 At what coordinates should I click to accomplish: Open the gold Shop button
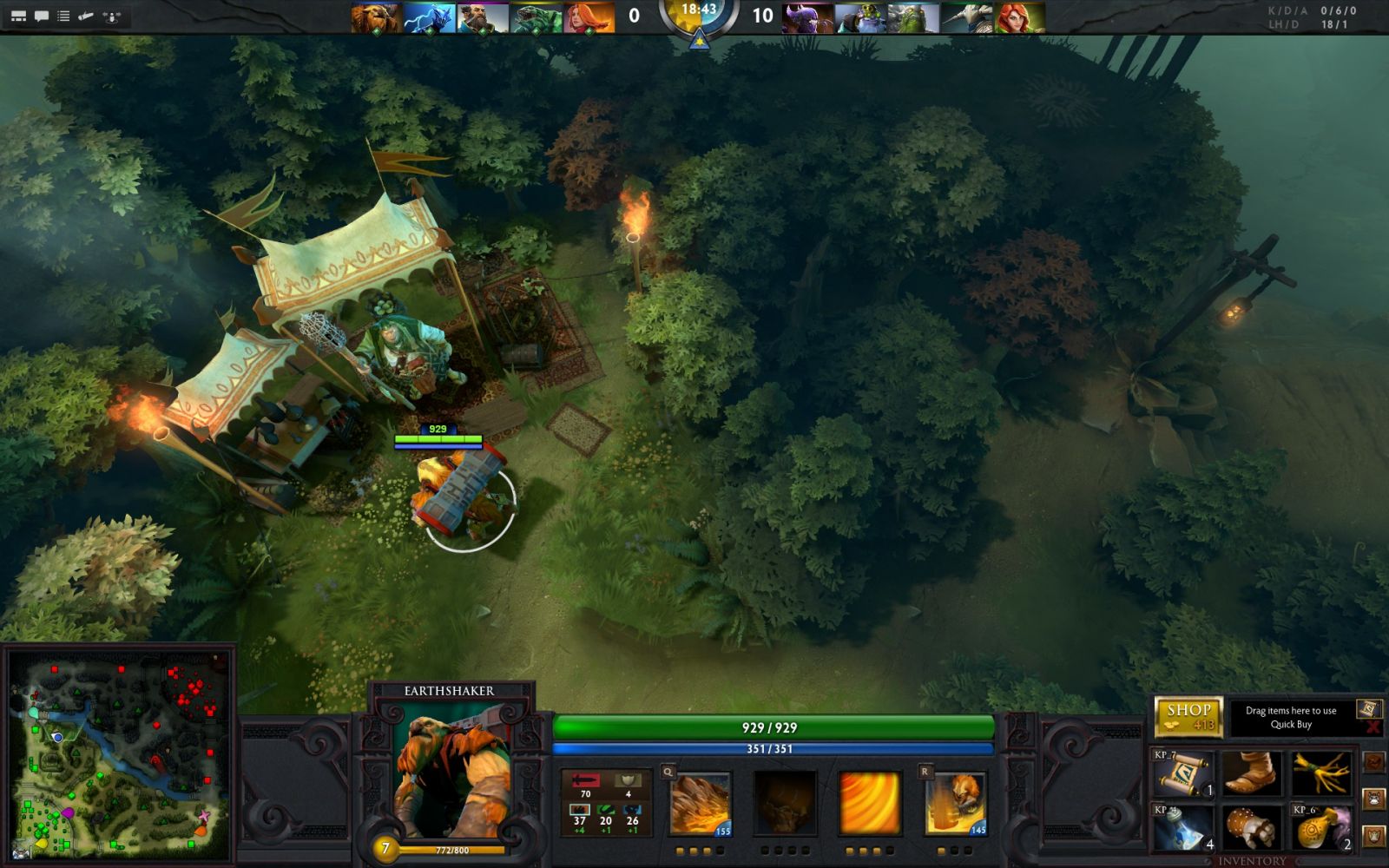pos(1188,716)
